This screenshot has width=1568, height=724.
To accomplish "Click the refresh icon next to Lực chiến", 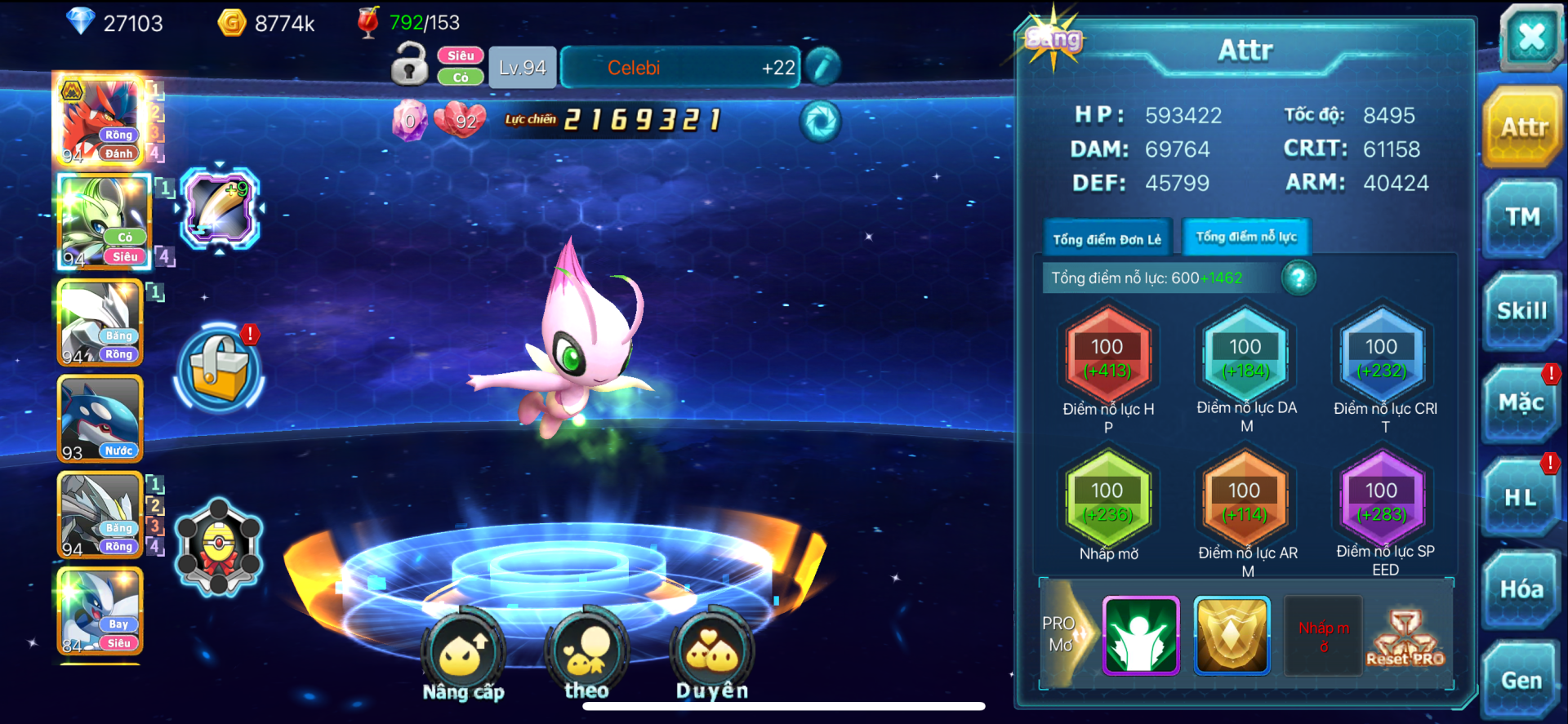I will (x=820, y=122).
